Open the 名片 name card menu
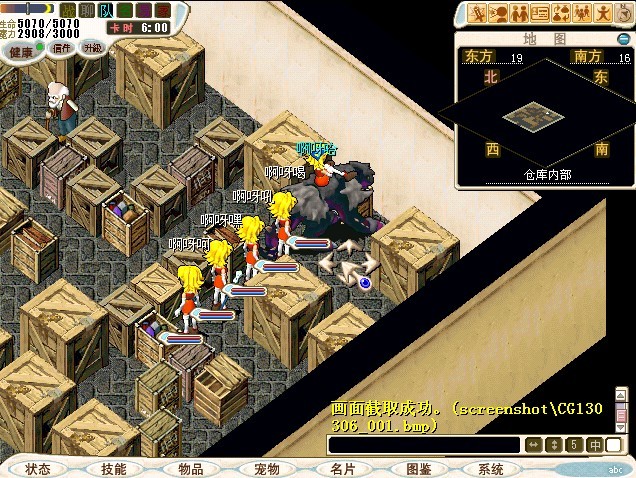Image resolution: width=636 pixels, height=478 pixels. (x=343, y=468)
